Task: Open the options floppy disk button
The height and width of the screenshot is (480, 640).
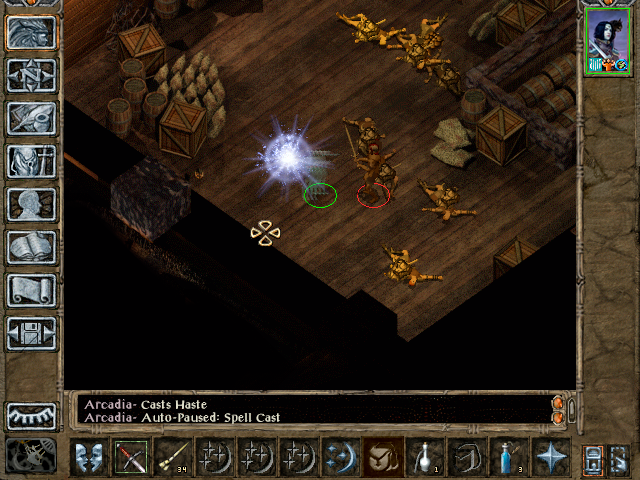Action: coord(32,333)
